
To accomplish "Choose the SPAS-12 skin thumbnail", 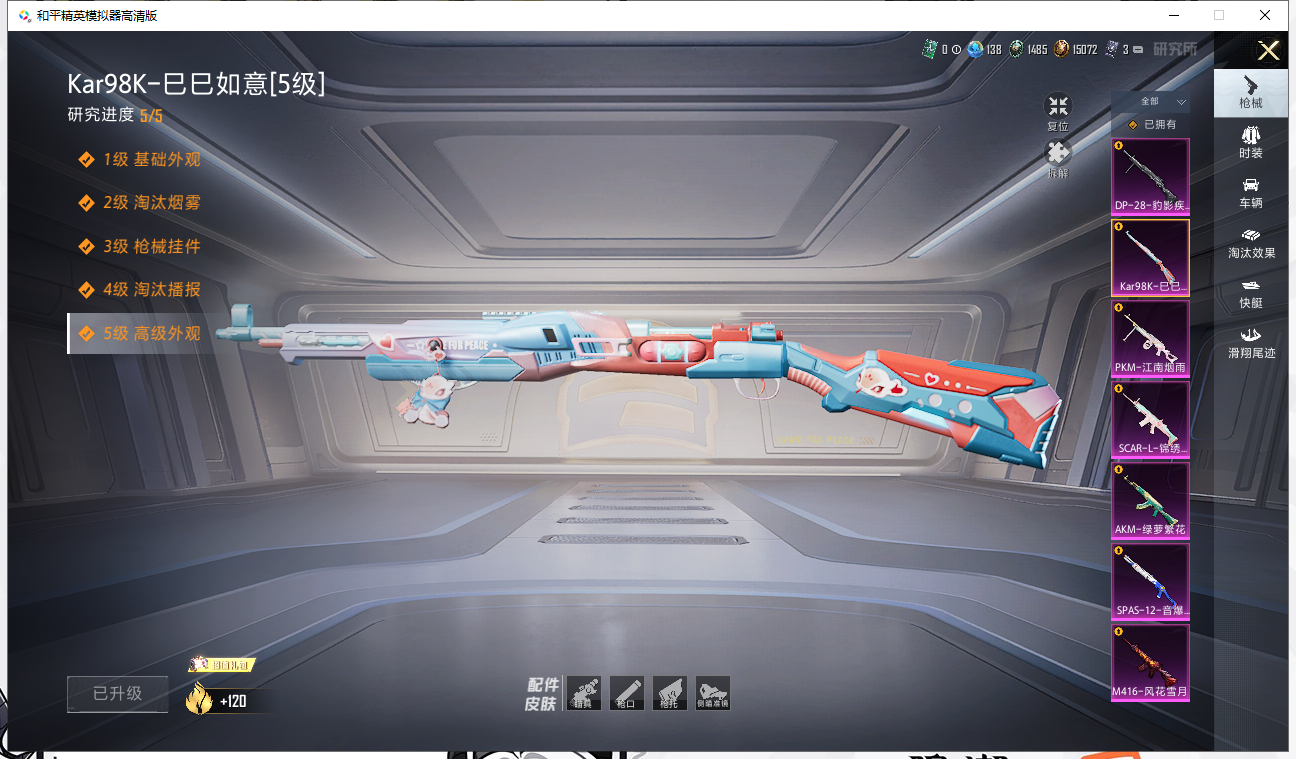I will click(1151, 581).
